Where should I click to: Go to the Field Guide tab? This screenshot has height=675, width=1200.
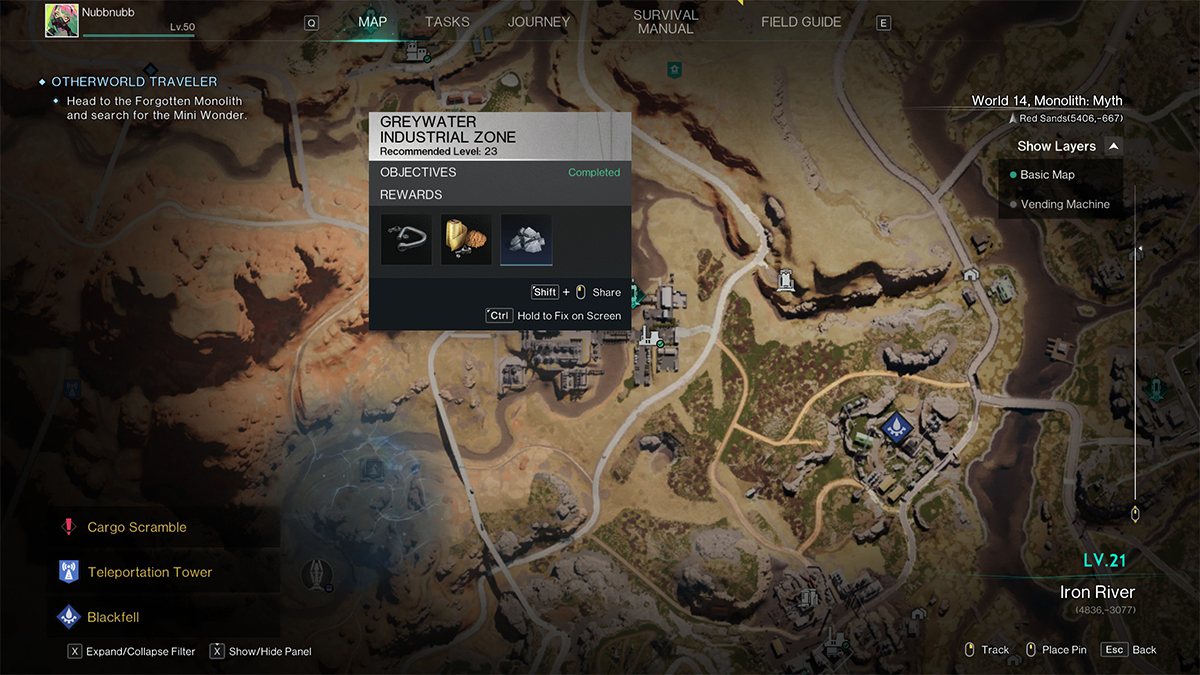point(801,22)
